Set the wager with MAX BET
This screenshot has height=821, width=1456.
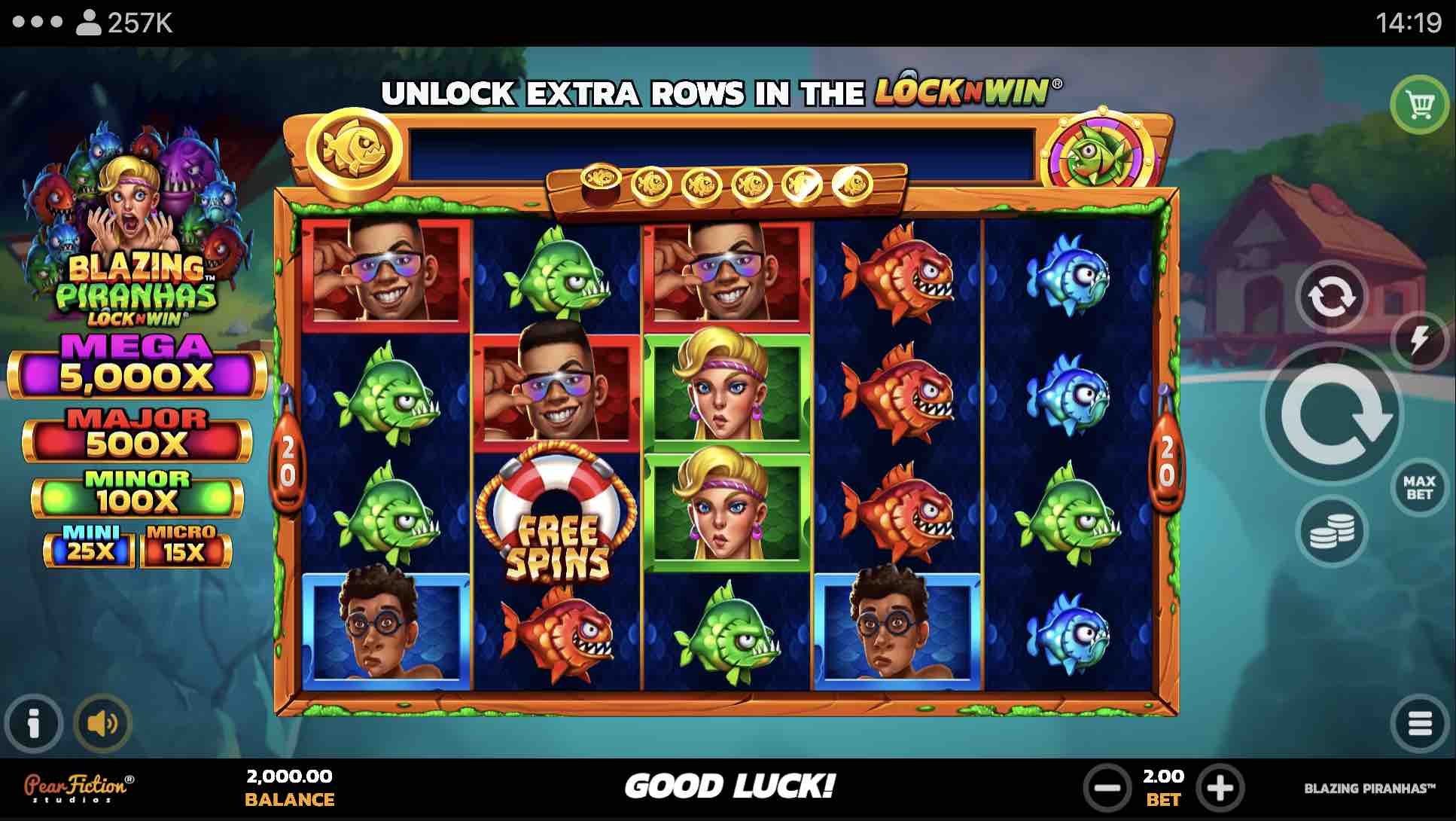1419,487
